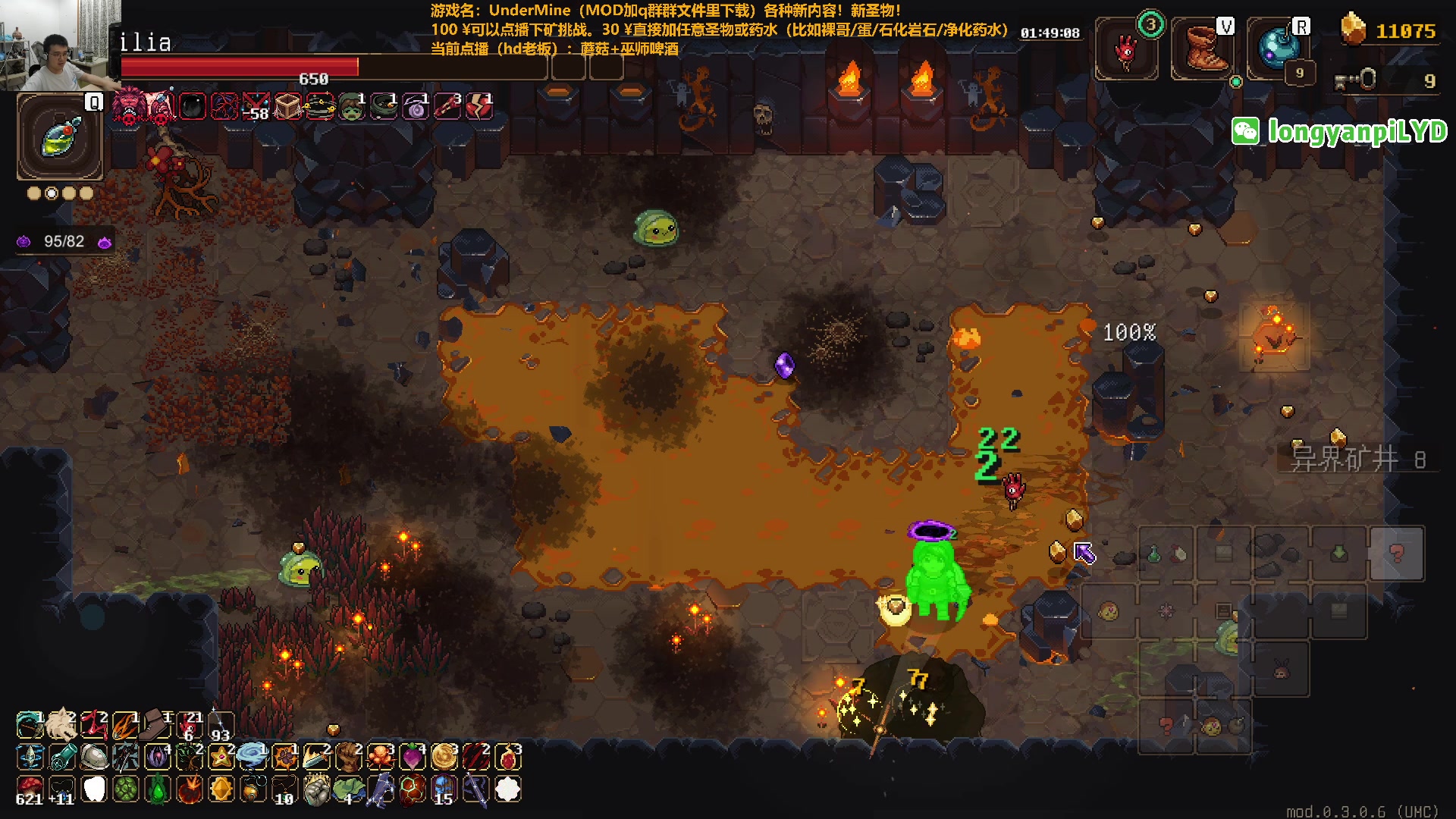
Task: Click the red lion mask status icon
Action: 129,105
